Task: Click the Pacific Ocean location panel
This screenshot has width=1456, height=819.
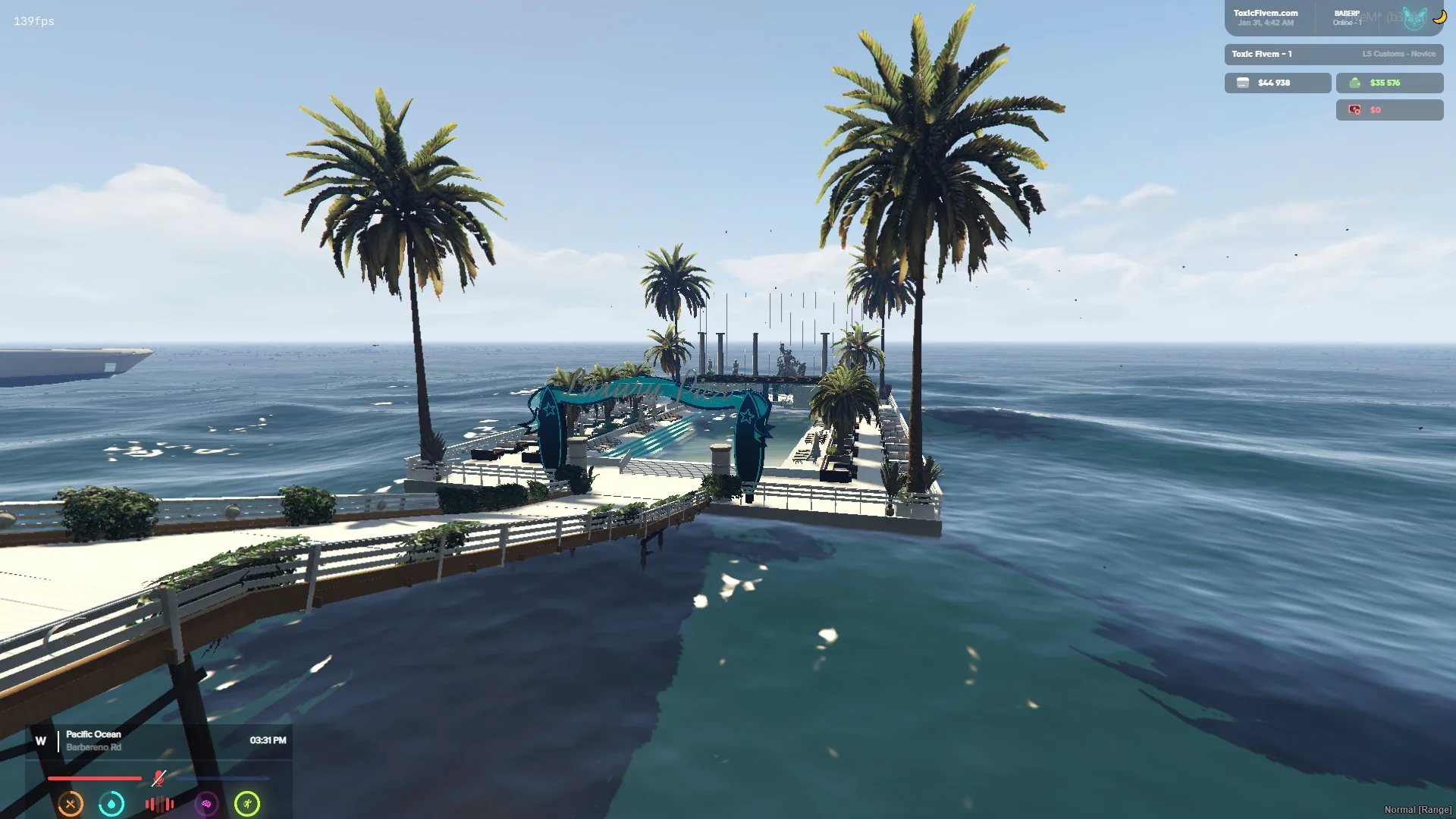Action: click(159, 740)
